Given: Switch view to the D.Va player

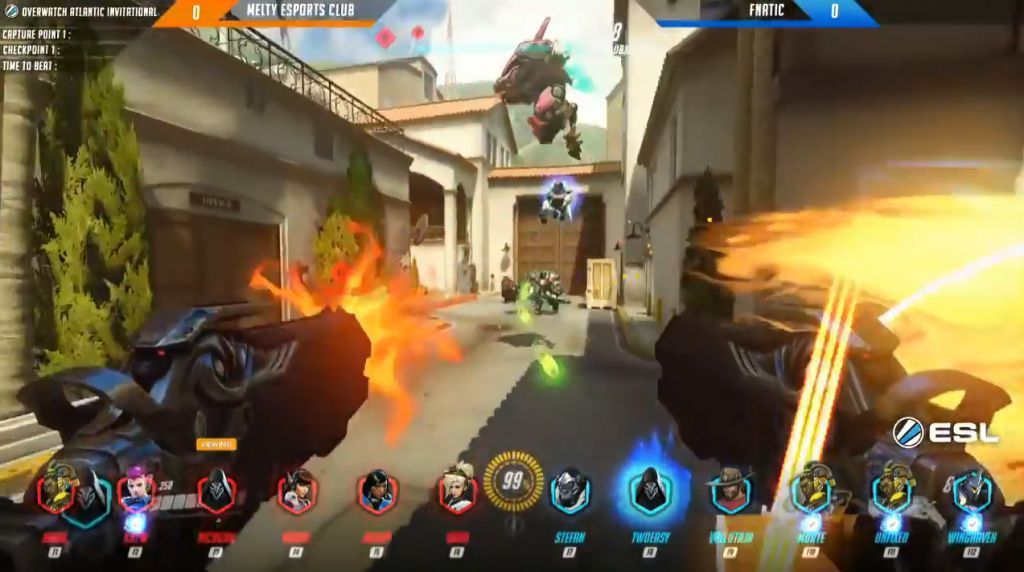Looking at the screenshot, I should pos(297,492).
